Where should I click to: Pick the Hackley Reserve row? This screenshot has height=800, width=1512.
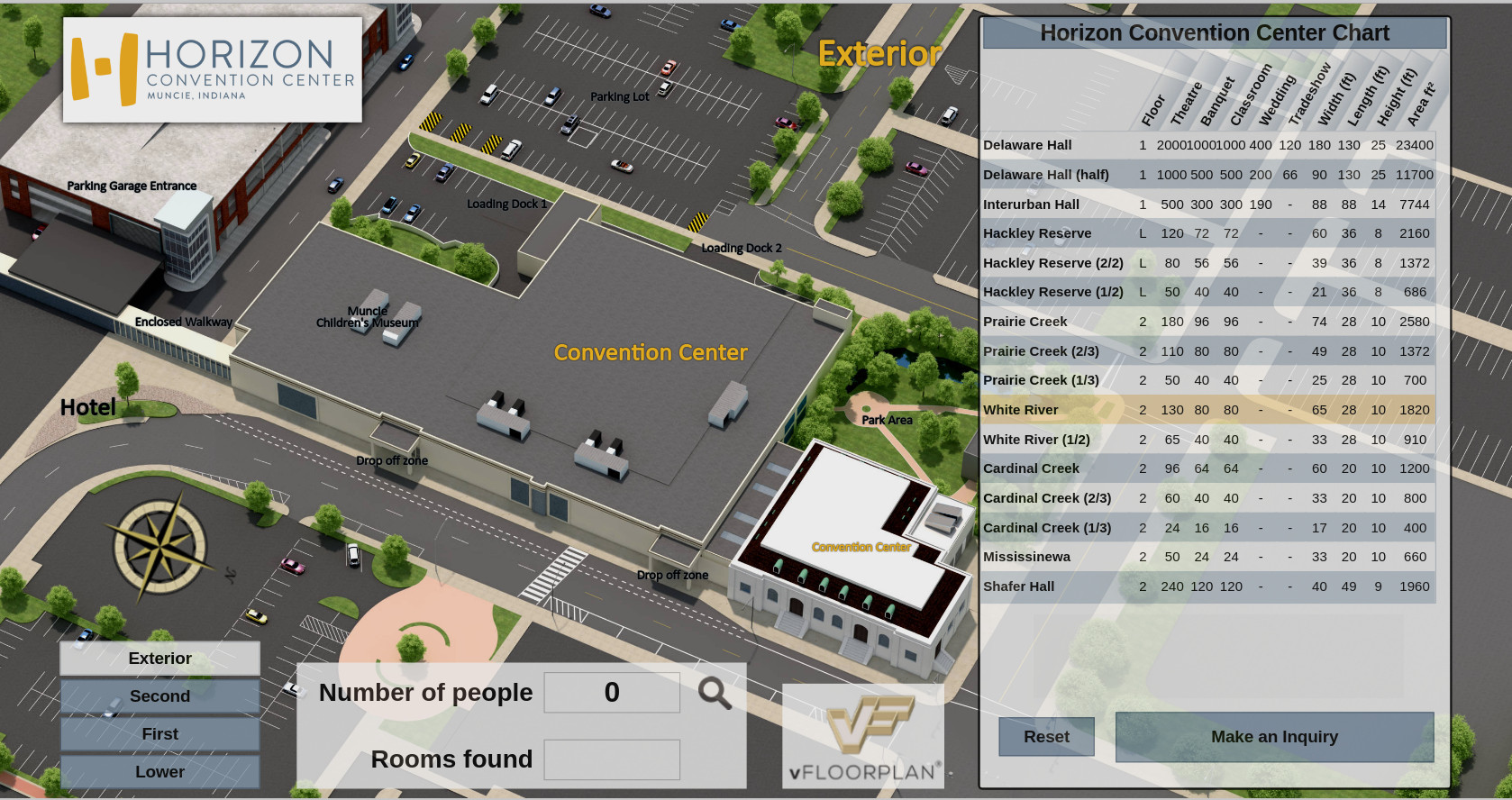coord(1207,233)
